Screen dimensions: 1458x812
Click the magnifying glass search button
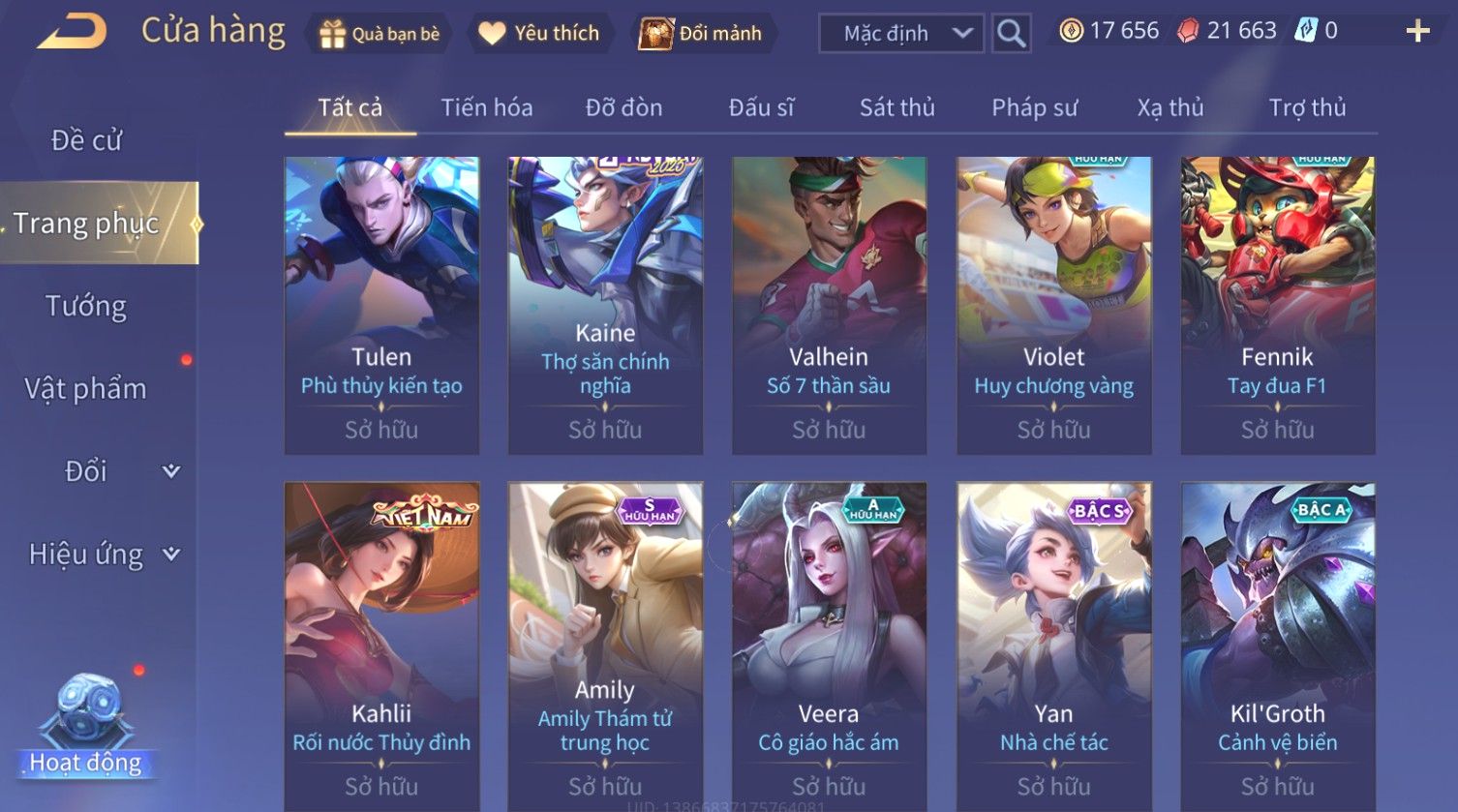point(1011,34)
